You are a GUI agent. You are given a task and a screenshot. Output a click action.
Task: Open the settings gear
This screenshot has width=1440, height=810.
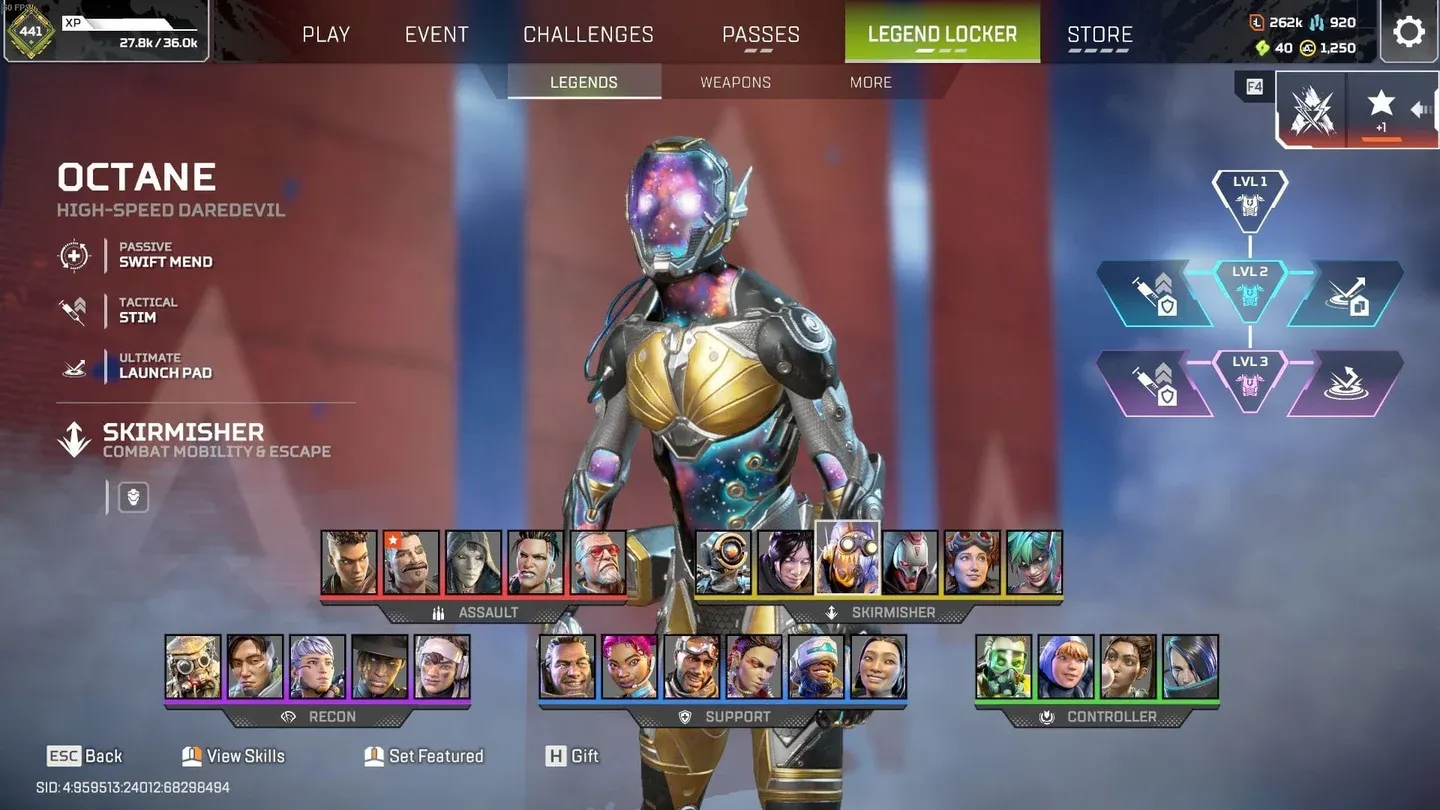click(x=1409, y=31)
